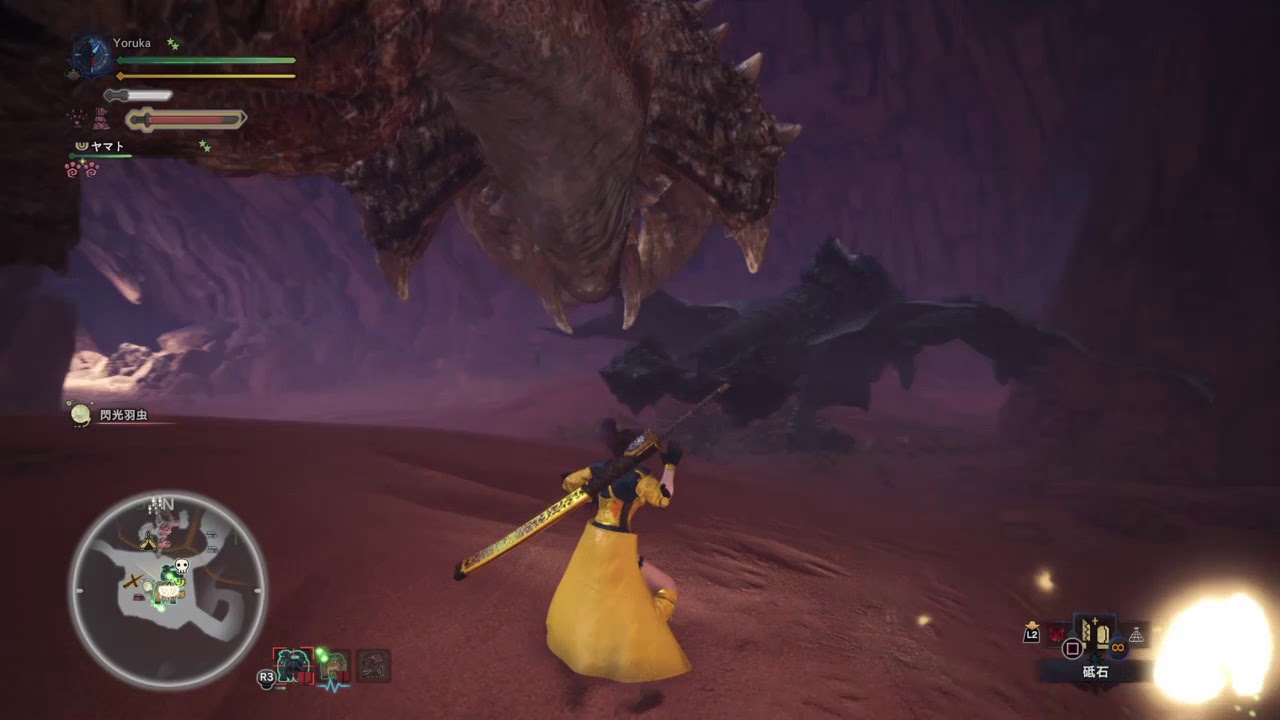Open the circular minimap
The height and width of the screenshot is (720, 1280).
tap(168, 589)
